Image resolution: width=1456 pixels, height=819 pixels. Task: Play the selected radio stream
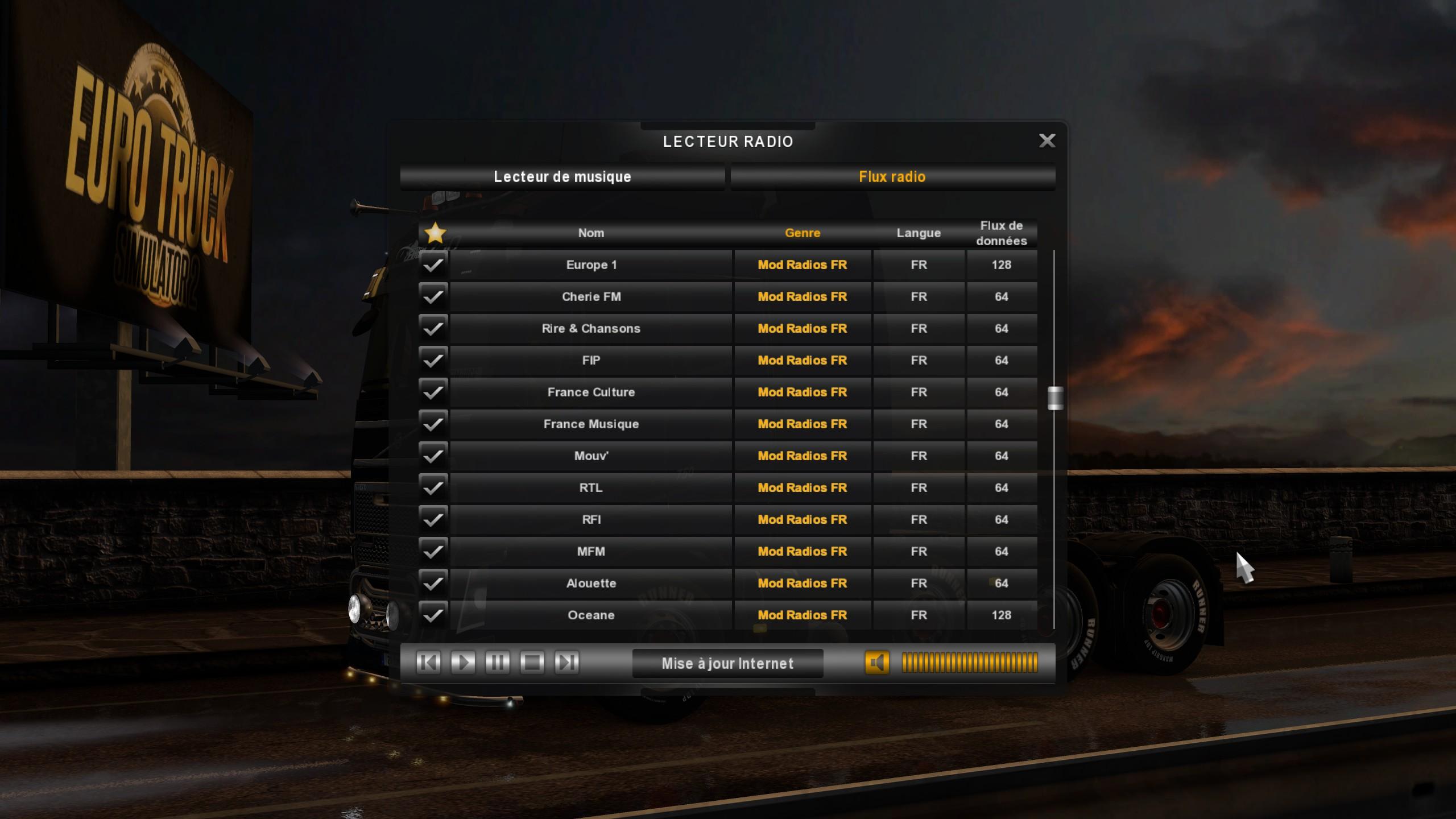(x=463, y=663)
